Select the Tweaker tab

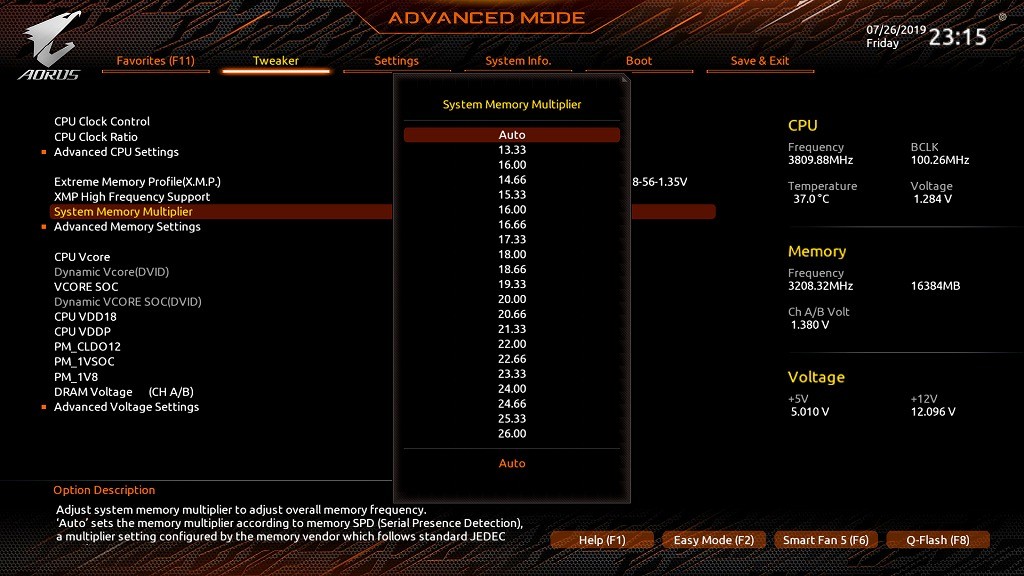(276, 61)
